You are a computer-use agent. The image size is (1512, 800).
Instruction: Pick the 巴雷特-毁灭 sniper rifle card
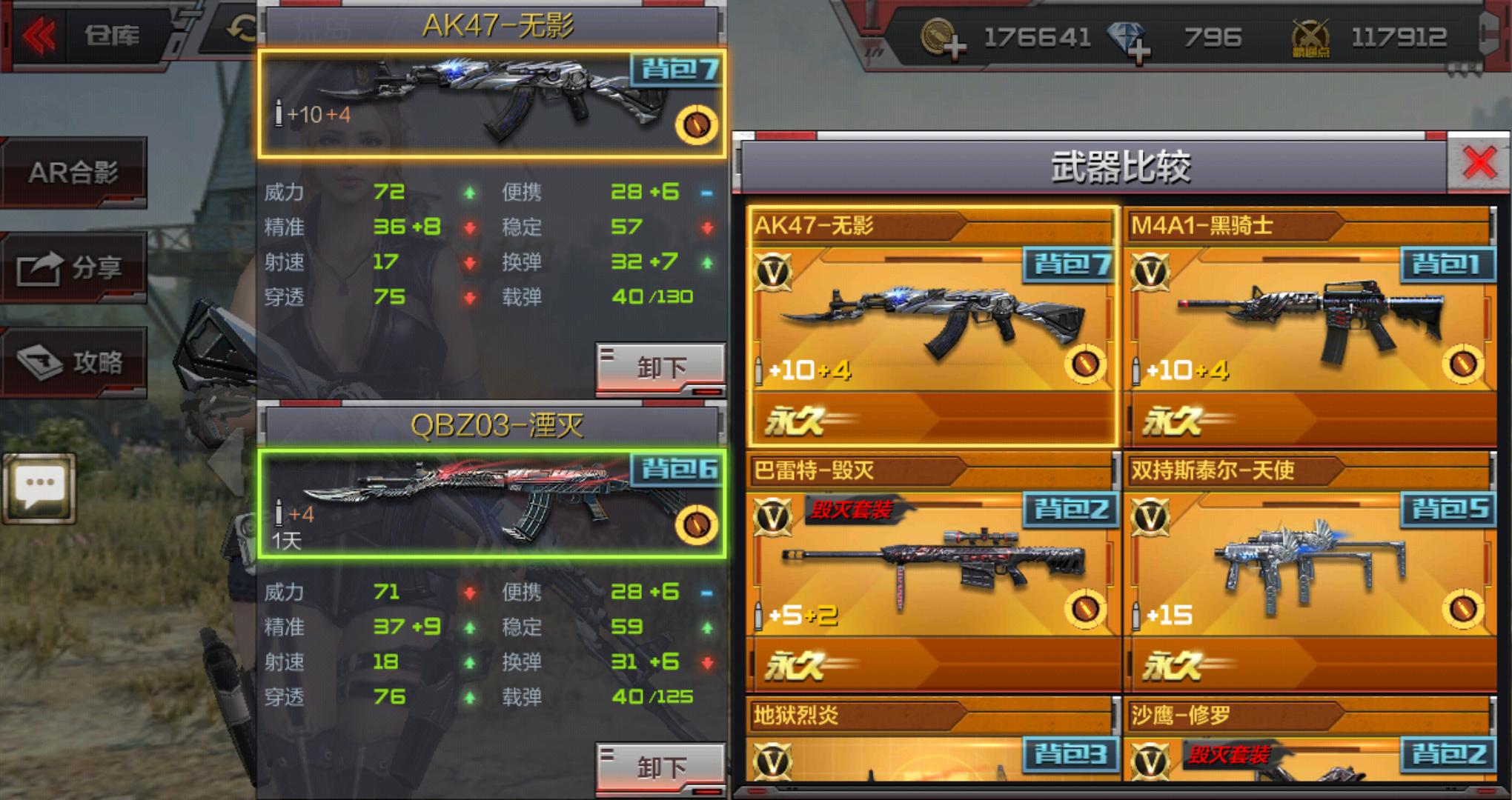tap(932, 570)
